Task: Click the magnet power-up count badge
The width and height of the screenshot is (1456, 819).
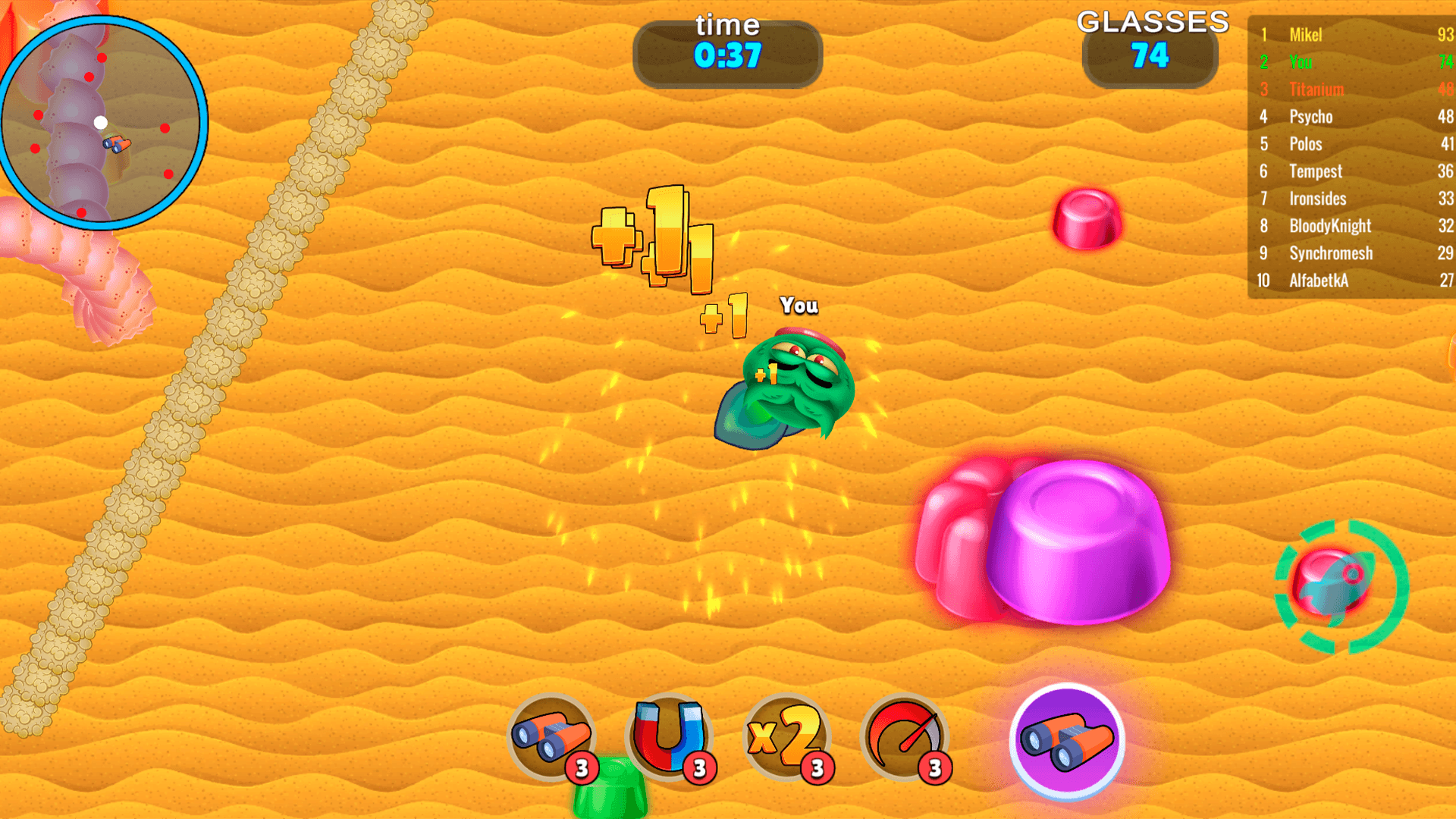Action: 698,766
